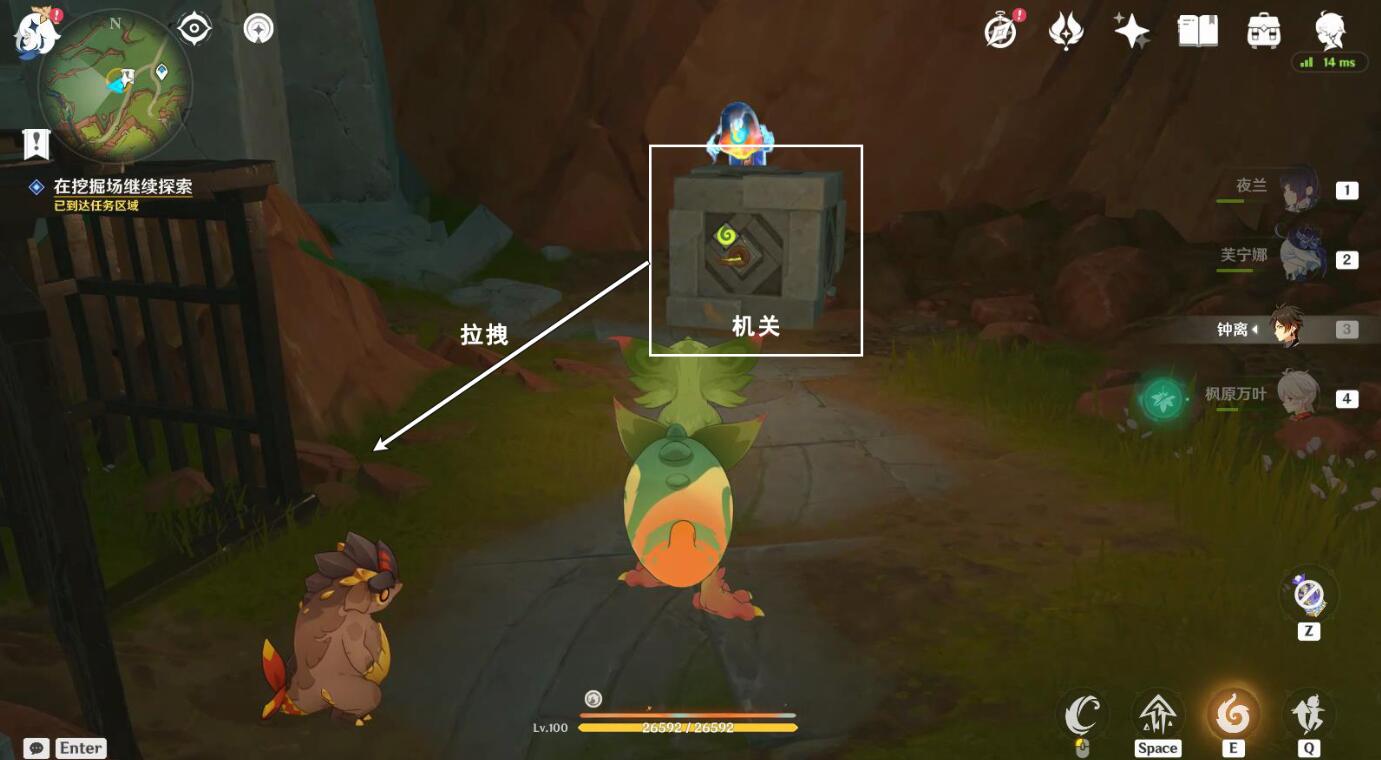Image resolution: width=1381 pixels, height=760 pixels.
Task: Select the tracked quest 在挖掘场继续探索
Action: 122,186
